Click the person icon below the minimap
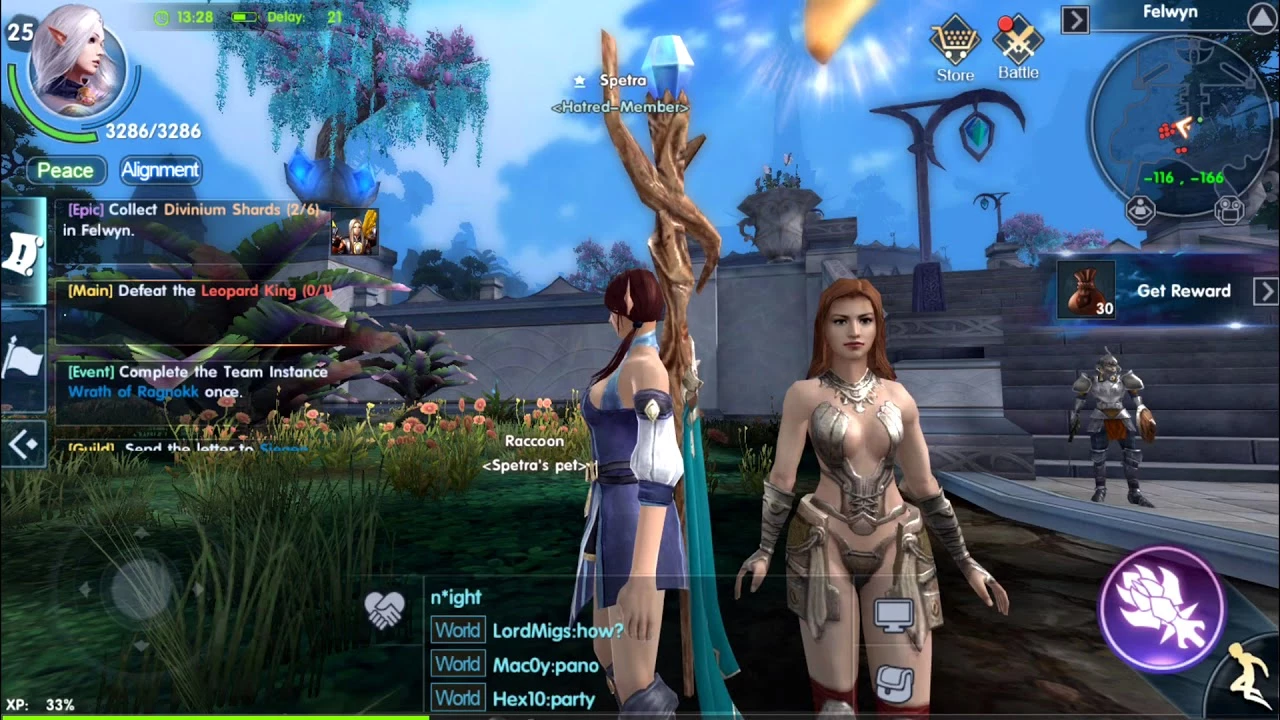The image size is (1280, 720). tap(1140, 210)
